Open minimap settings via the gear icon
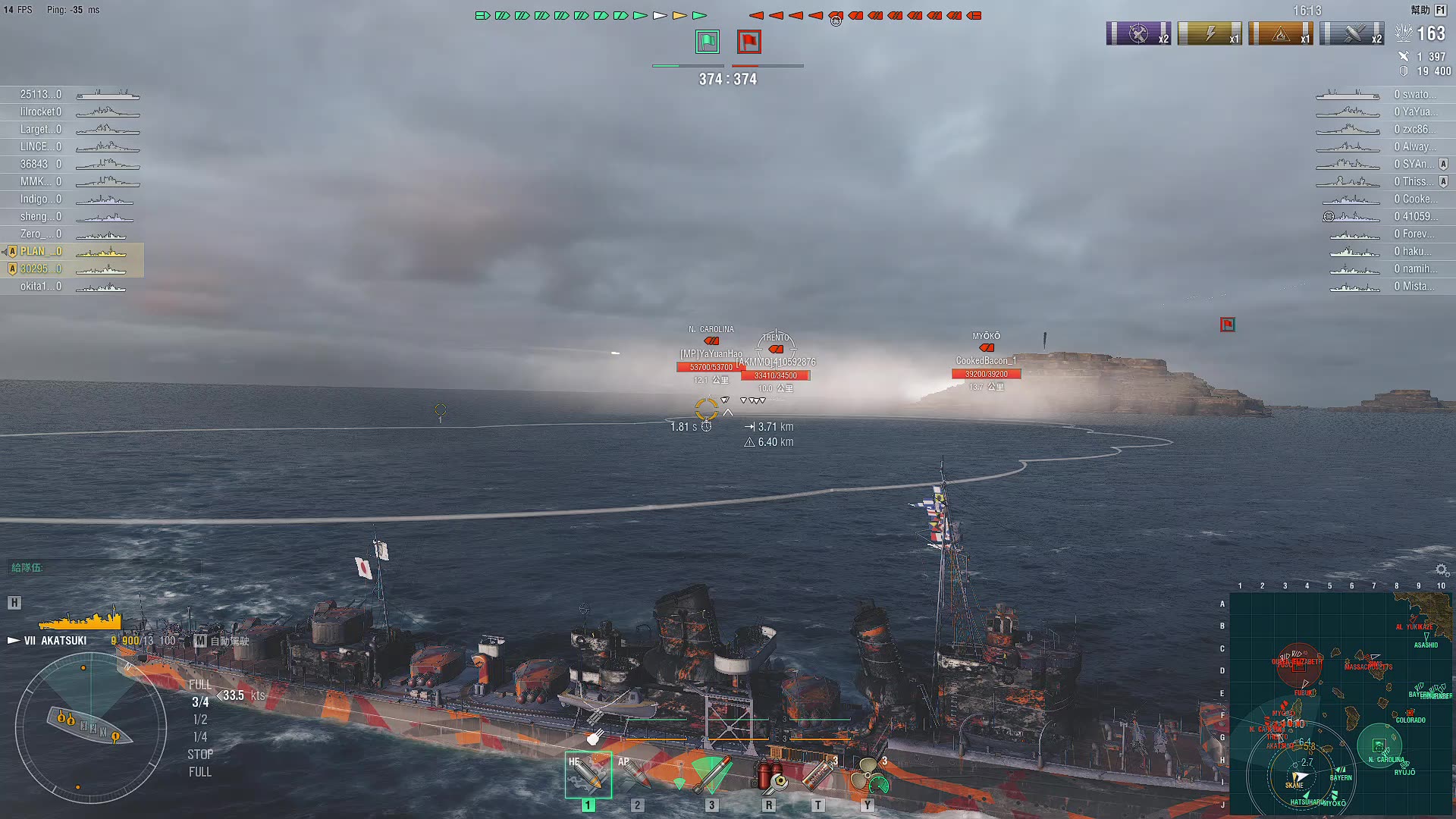 1442,570
